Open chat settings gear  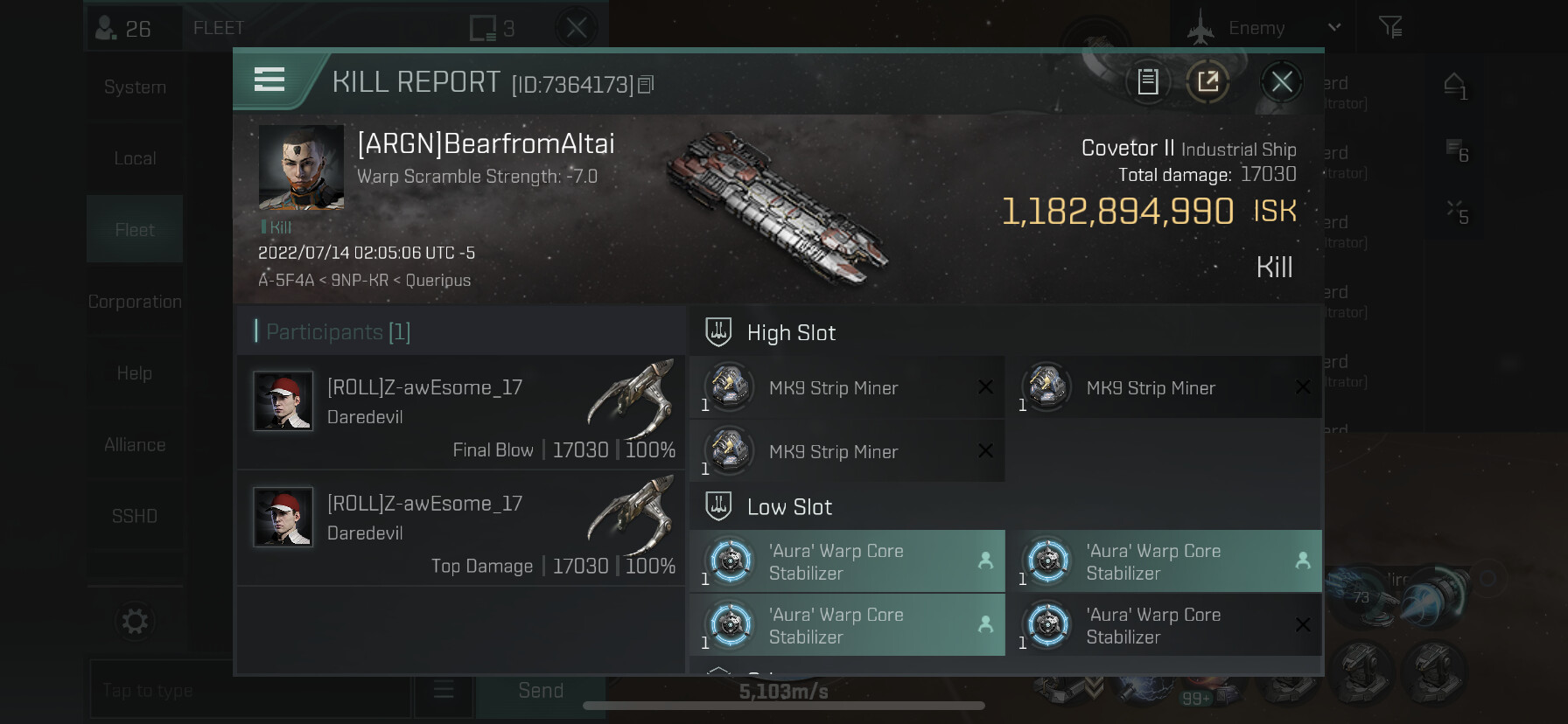pyautogui.click(x=135, y=622)
